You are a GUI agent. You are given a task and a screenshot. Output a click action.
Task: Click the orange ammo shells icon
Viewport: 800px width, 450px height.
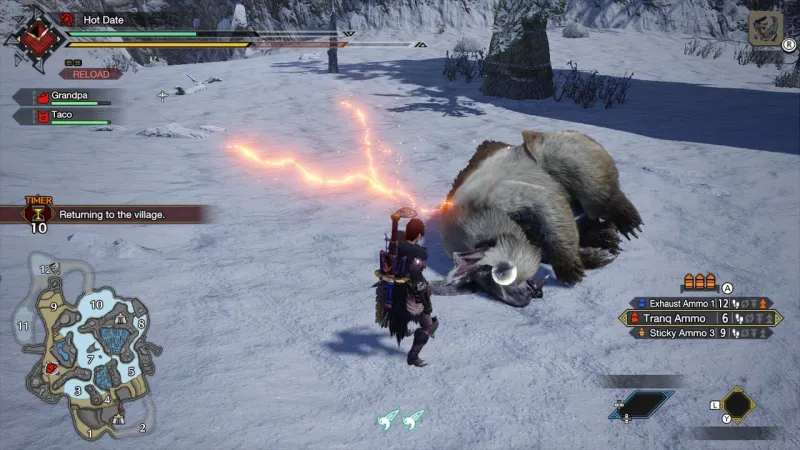pyautogui.click(x=699, y=282)
